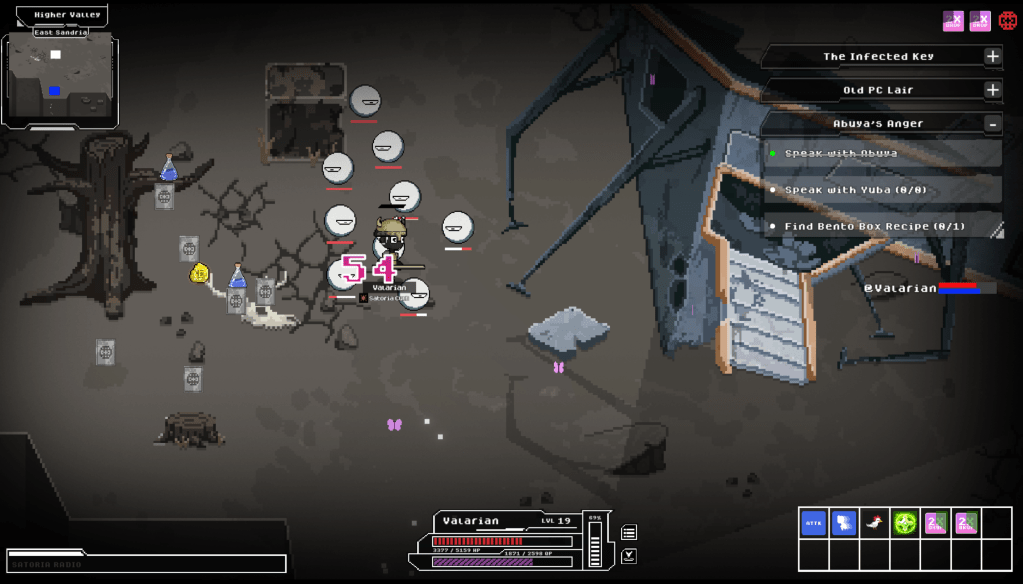Expand The Infected Key quest
Screen dimensions: 1023x584
point(992,56)
